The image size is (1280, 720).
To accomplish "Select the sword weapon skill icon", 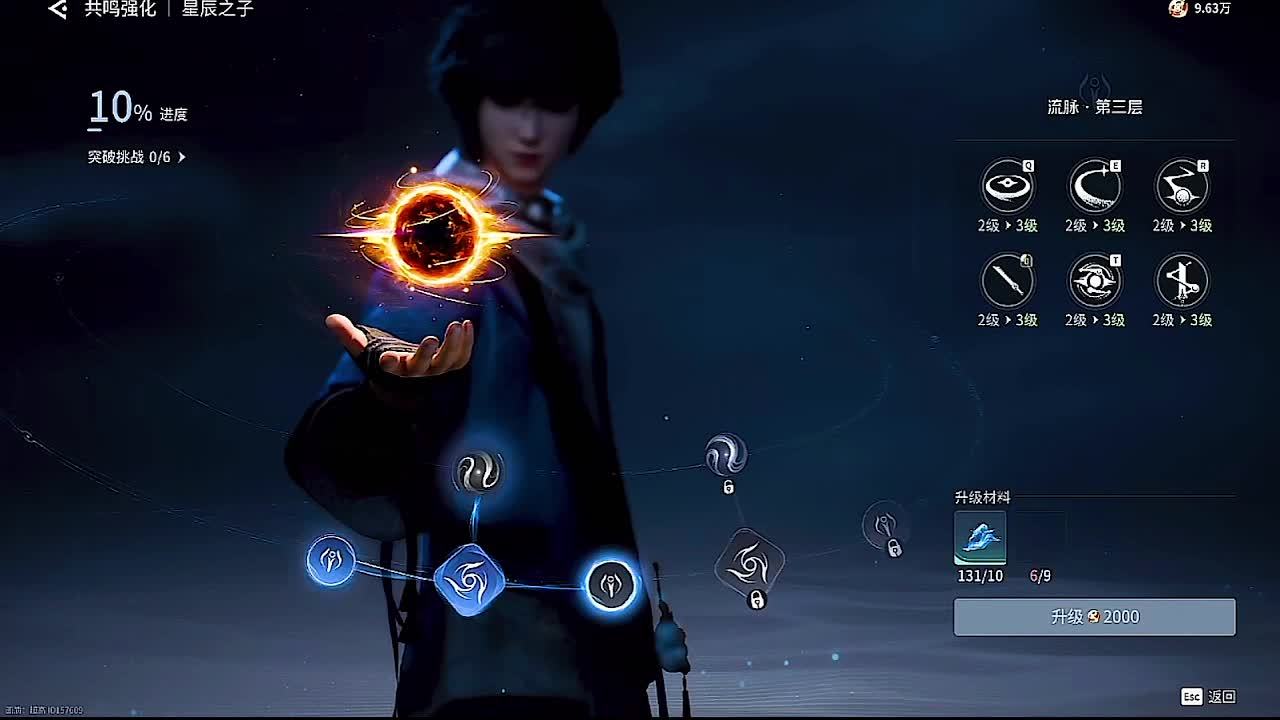I will (1007, 281).
